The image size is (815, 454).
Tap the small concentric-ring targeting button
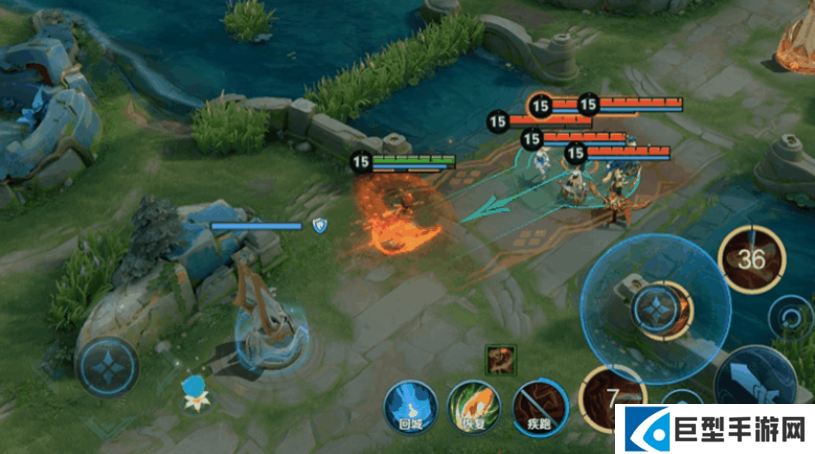coord(791,320)
